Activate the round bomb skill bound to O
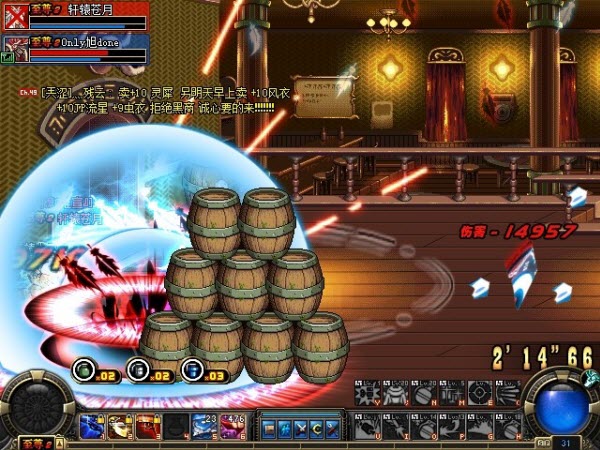The height and width of the screenshot is (450, 600). (x=424, y=424)
